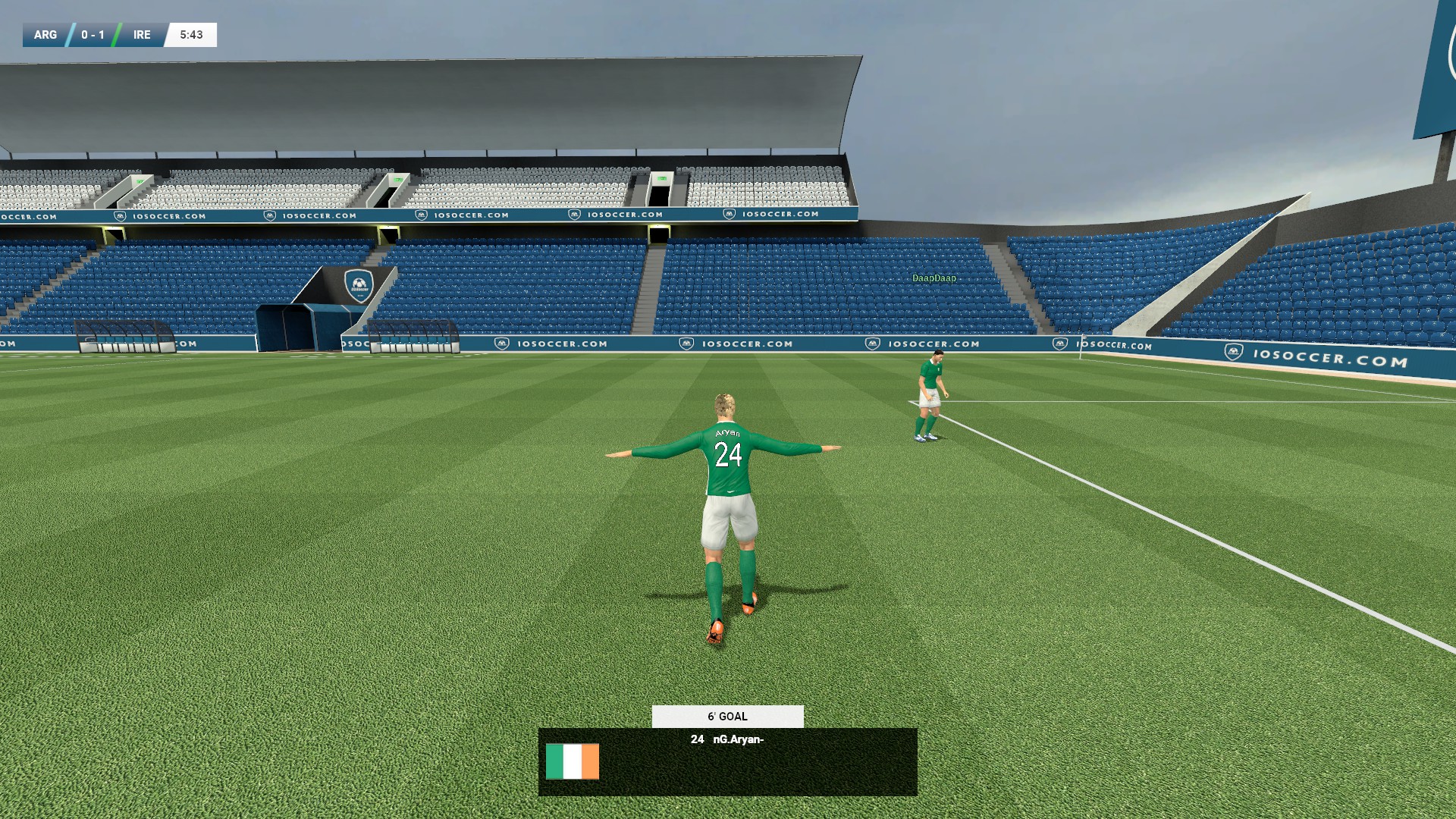Click player Aryan wearing jersey 24
Screen dimensions: 1456x819
pyautogui.click(x=726, y=493)
